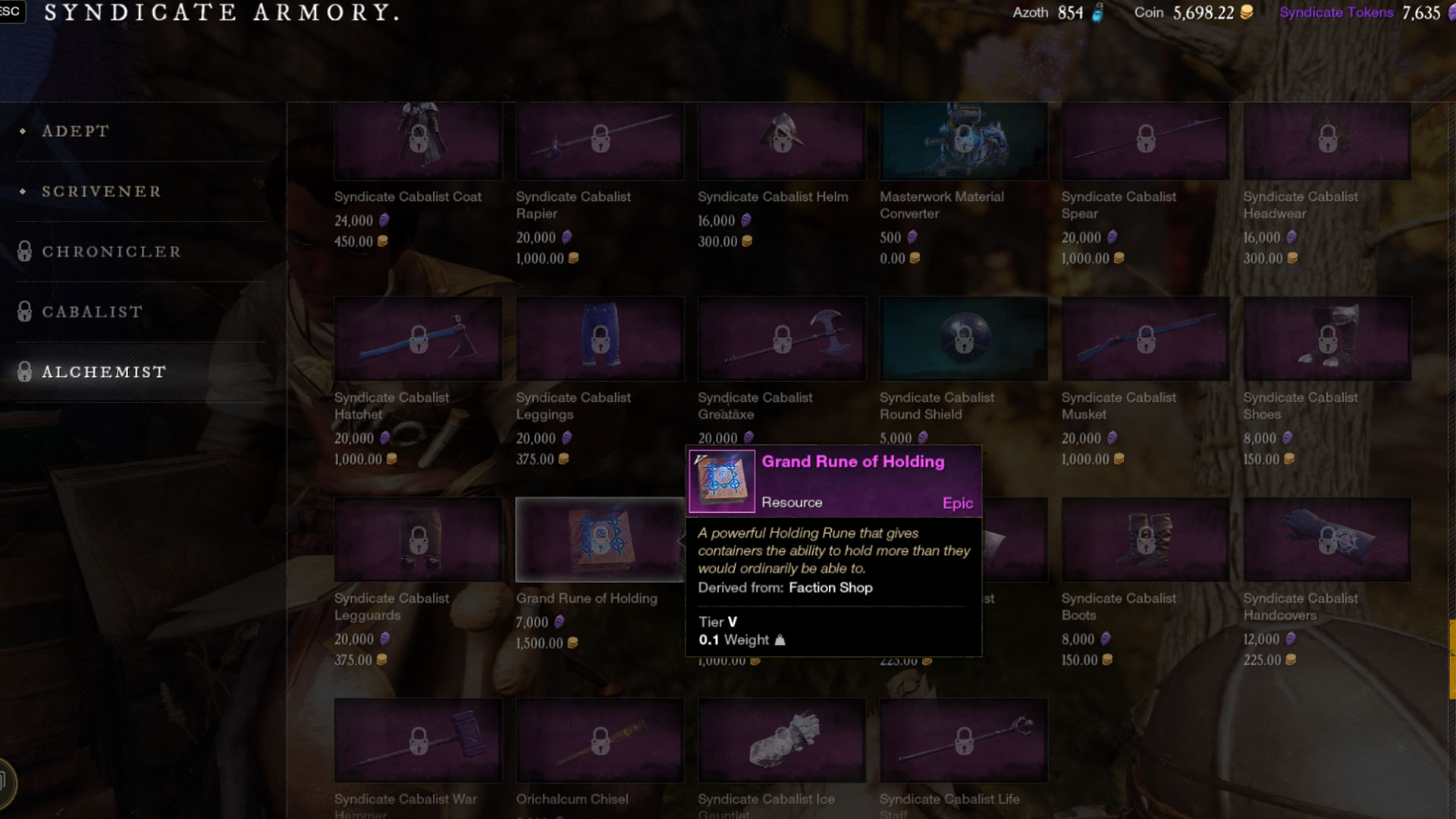Click the Masterwork Material Converter icon
Viewport: 1456px width, 819px height.
(x=963, y=141)
